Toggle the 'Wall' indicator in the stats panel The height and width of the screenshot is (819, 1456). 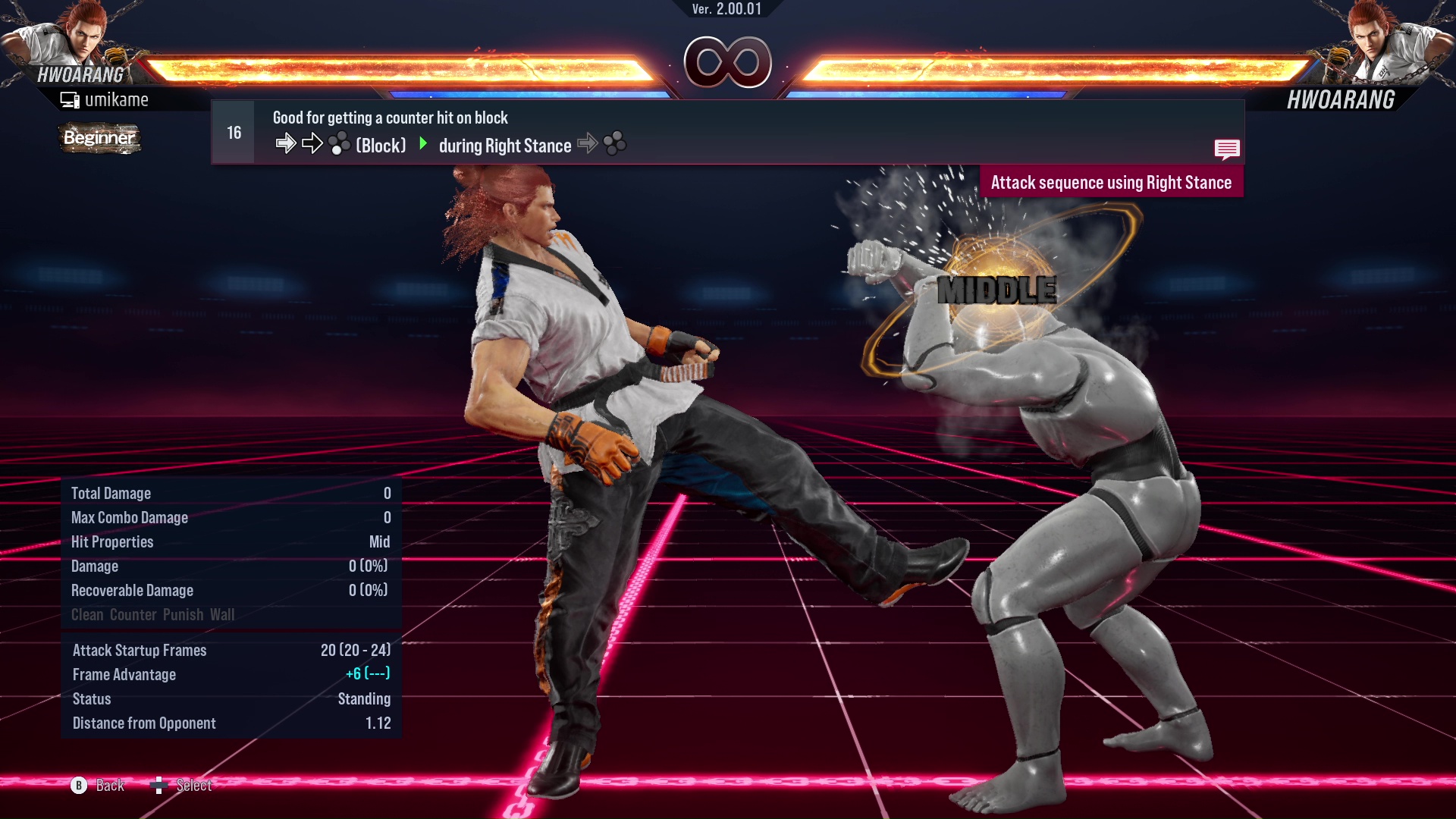click(x=224, y=615)
